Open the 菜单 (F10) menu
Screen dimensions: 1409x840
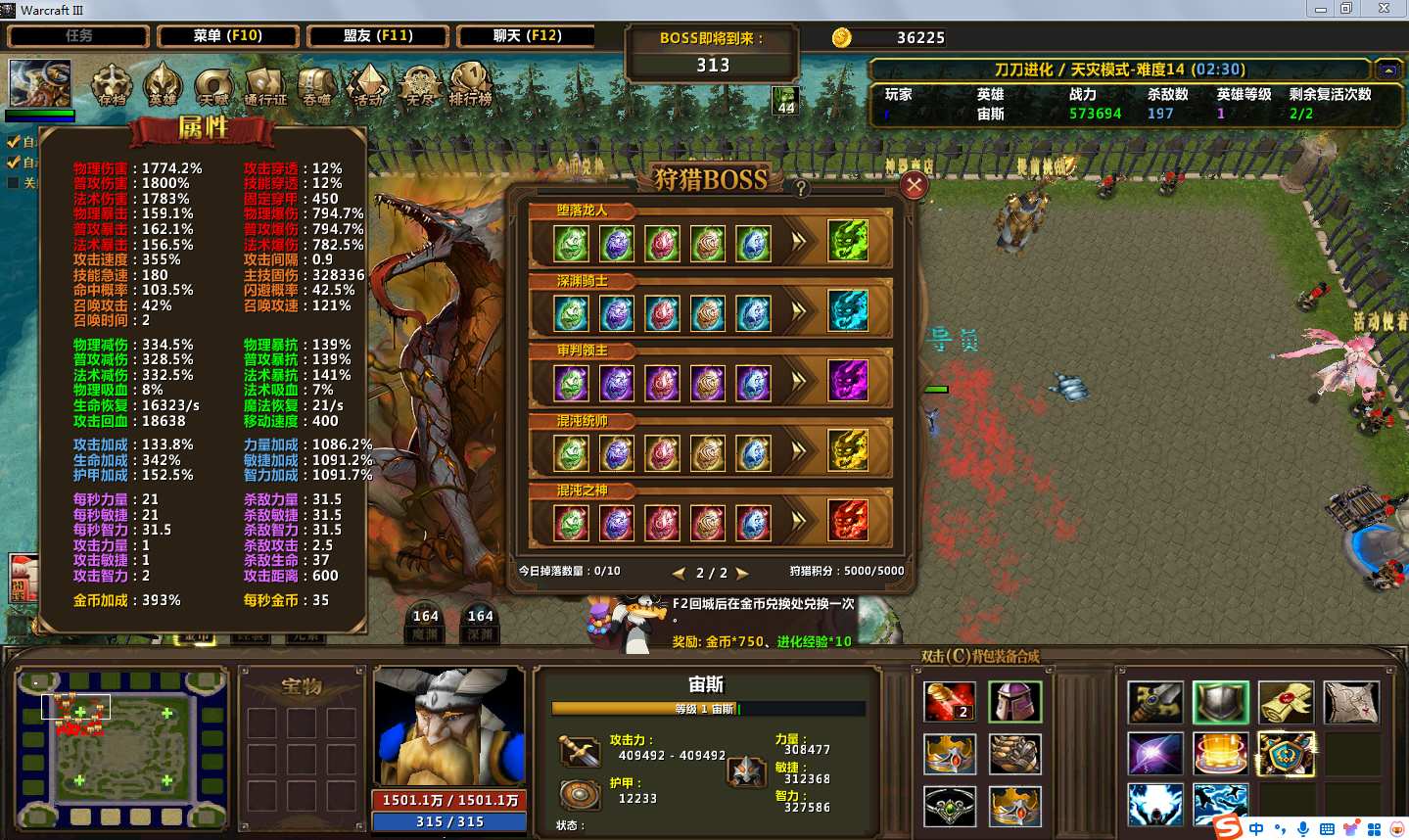coord(227,36)
